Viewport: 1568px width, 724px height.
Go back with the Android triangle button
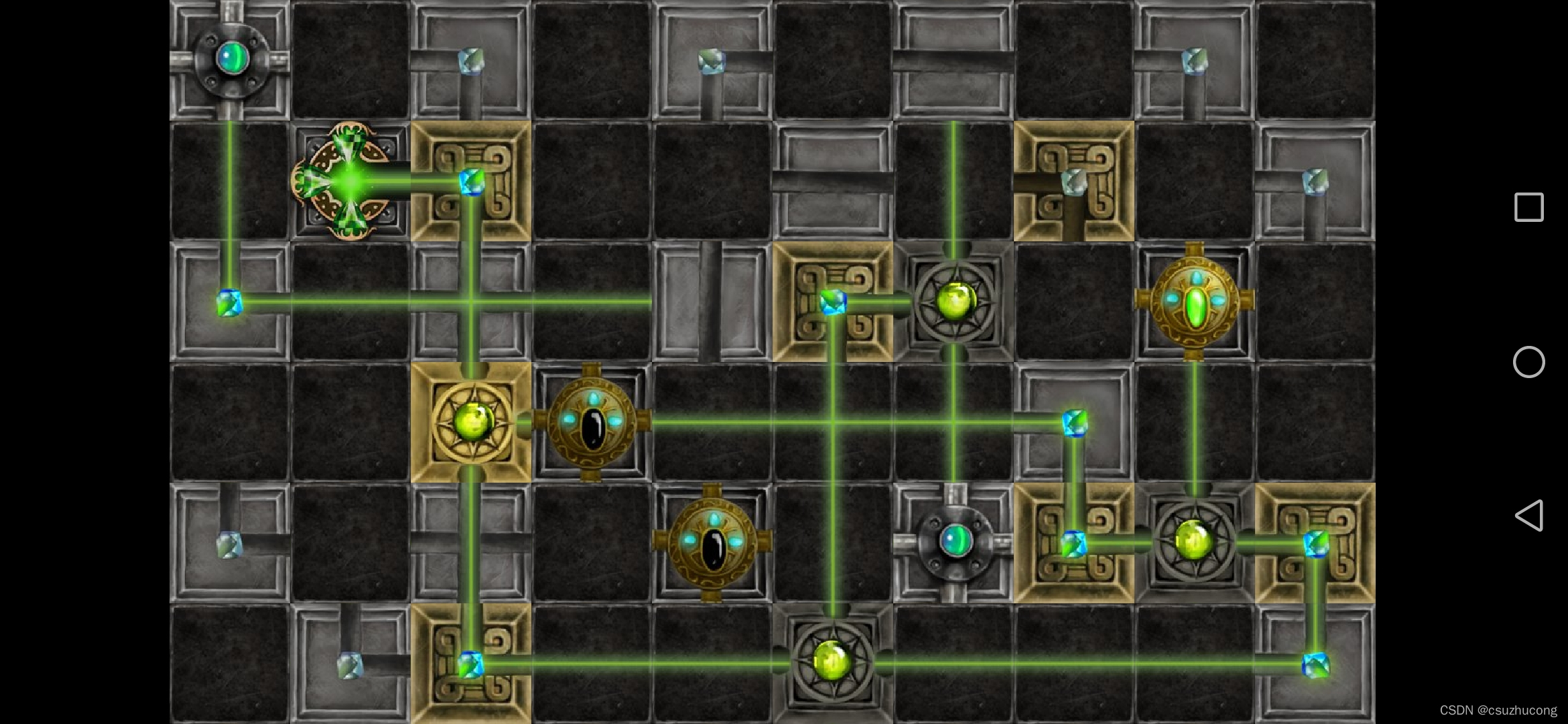1528,516
